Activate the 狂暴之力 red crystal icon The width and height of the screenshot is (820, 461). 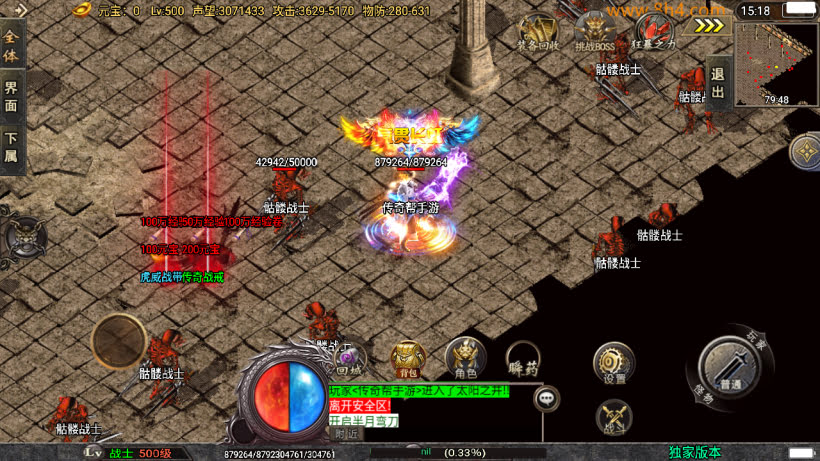(653, 31)
